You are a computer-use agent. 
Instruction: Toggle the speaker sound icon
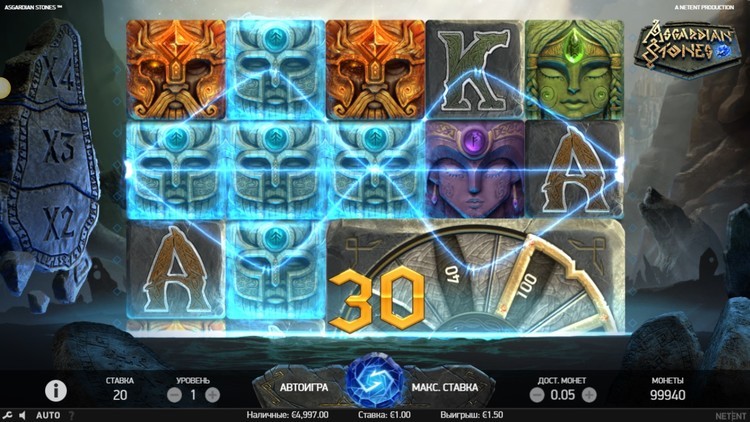[x=23, y=415]
